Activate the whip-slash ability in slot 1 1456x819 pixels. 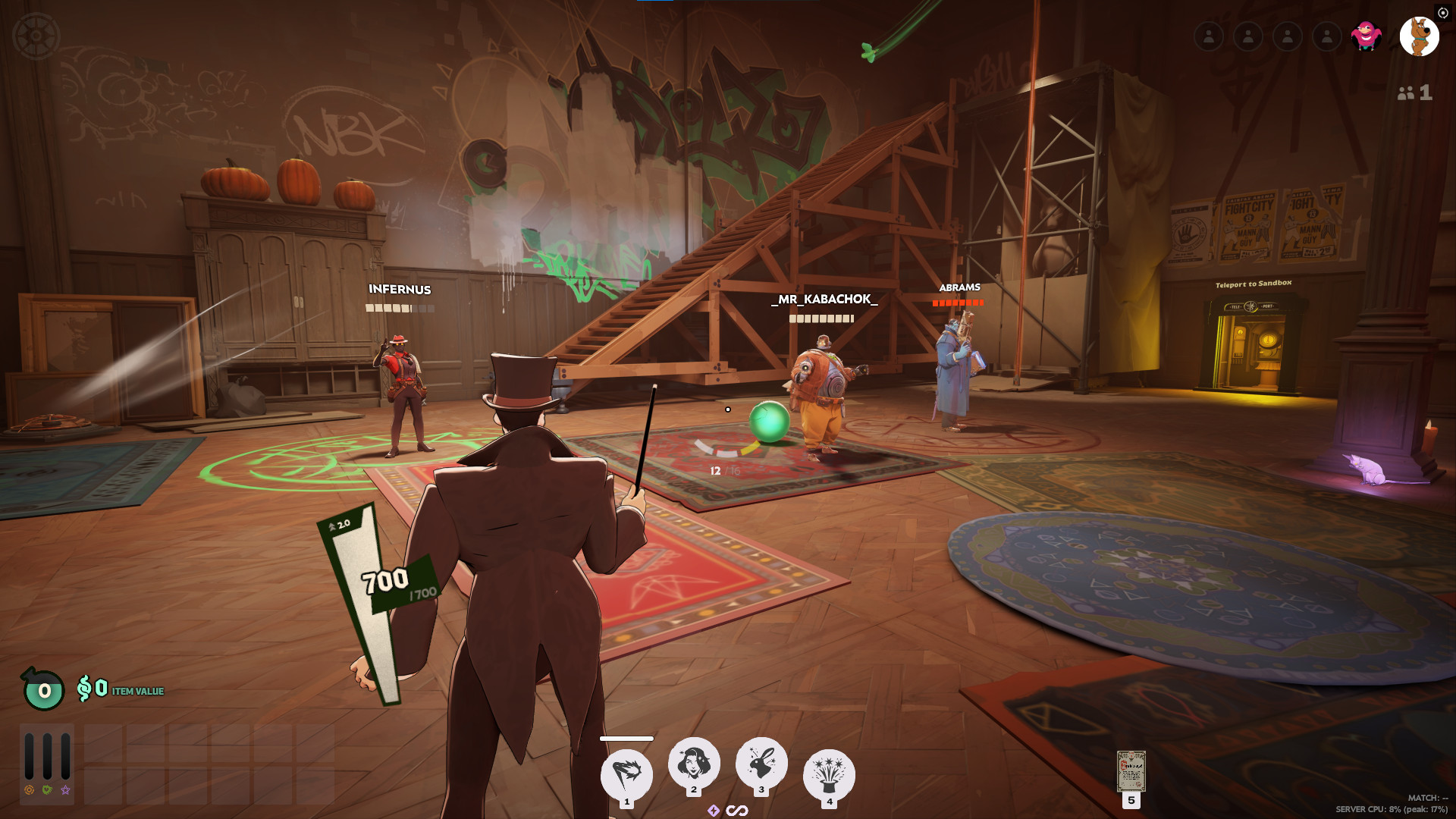(x=626, y=774)
